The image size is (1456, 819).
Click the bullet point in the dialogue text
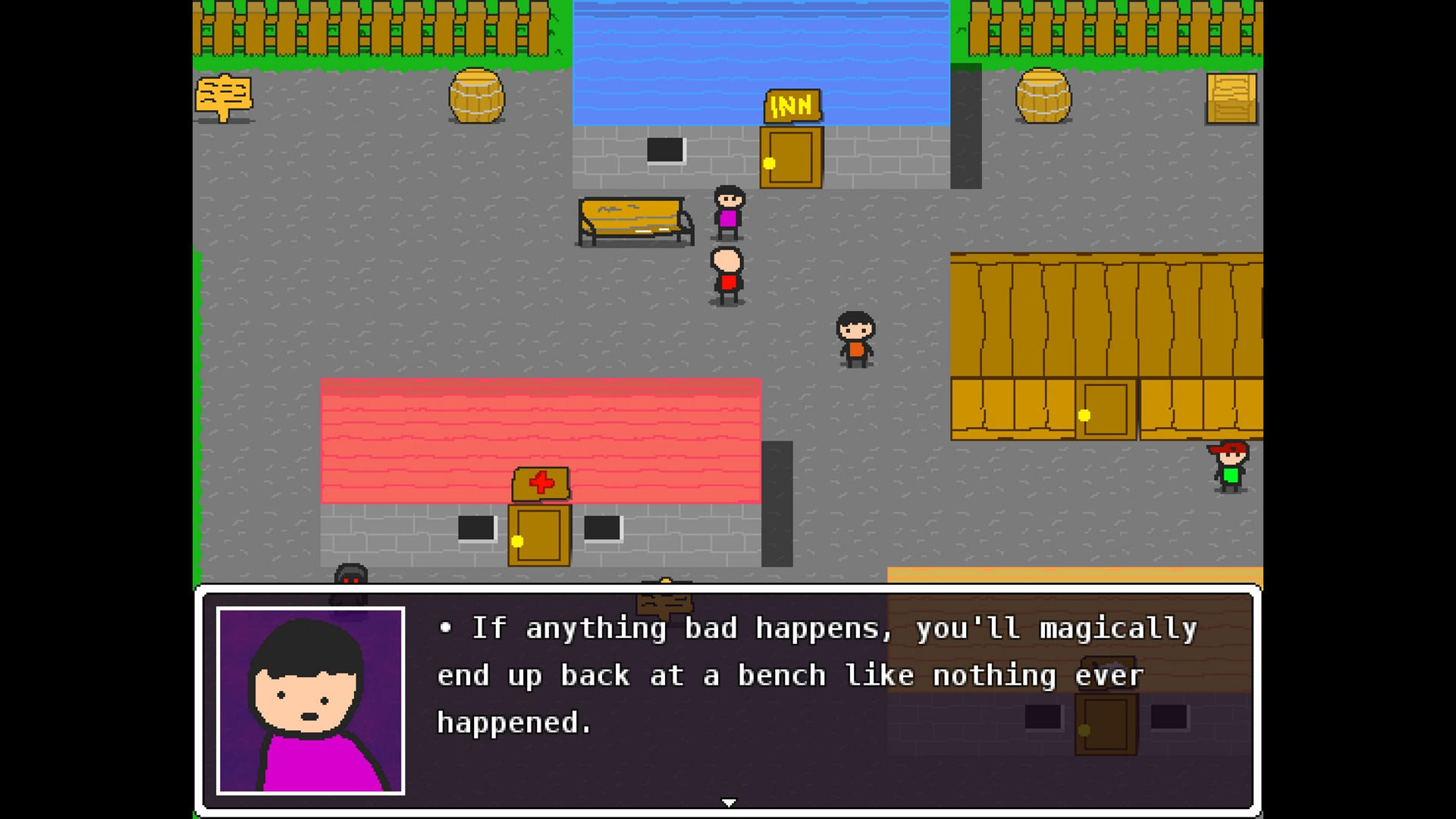point(446,627)
